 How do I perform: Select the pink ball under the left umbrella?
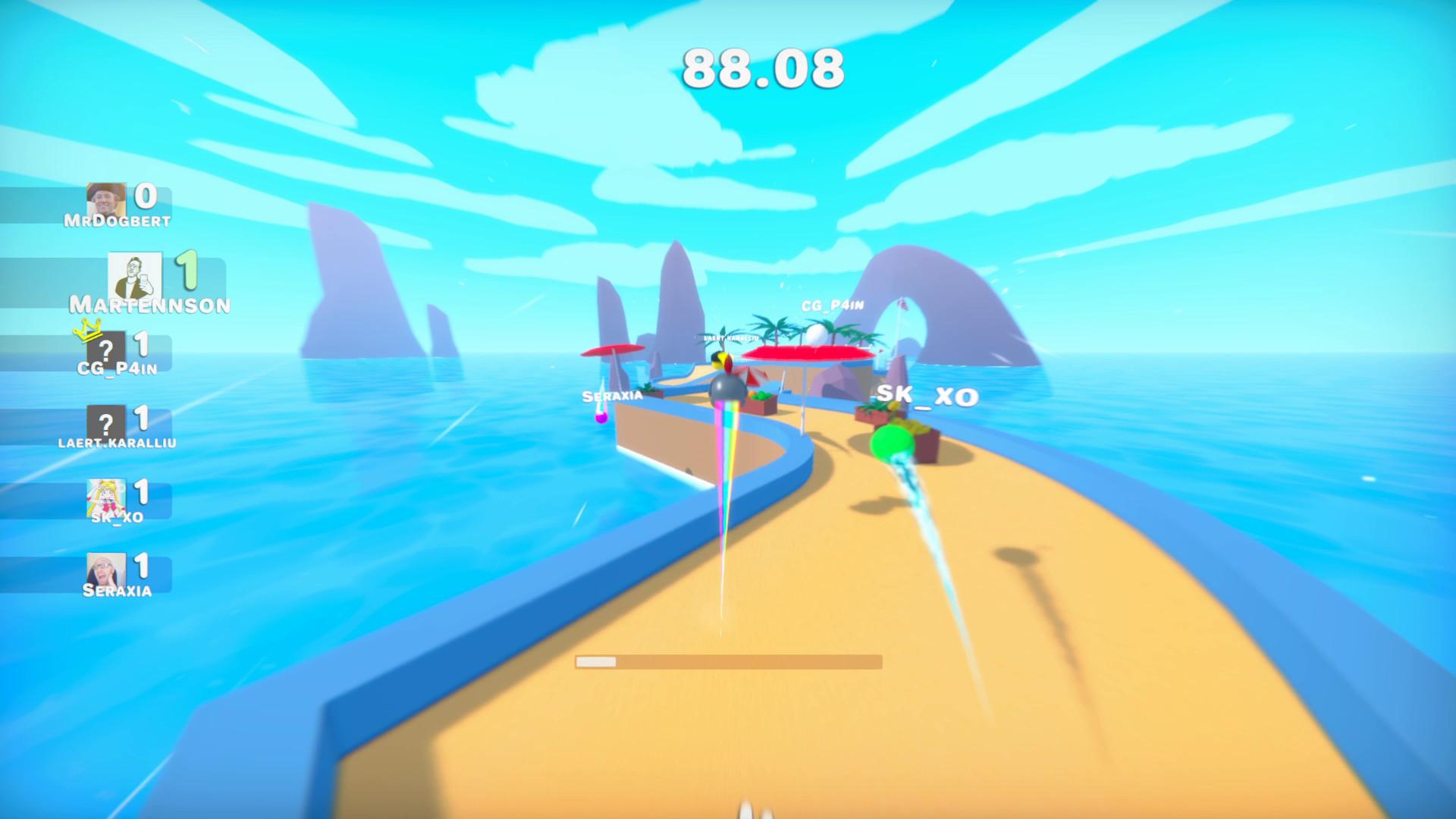pos(601,418)
